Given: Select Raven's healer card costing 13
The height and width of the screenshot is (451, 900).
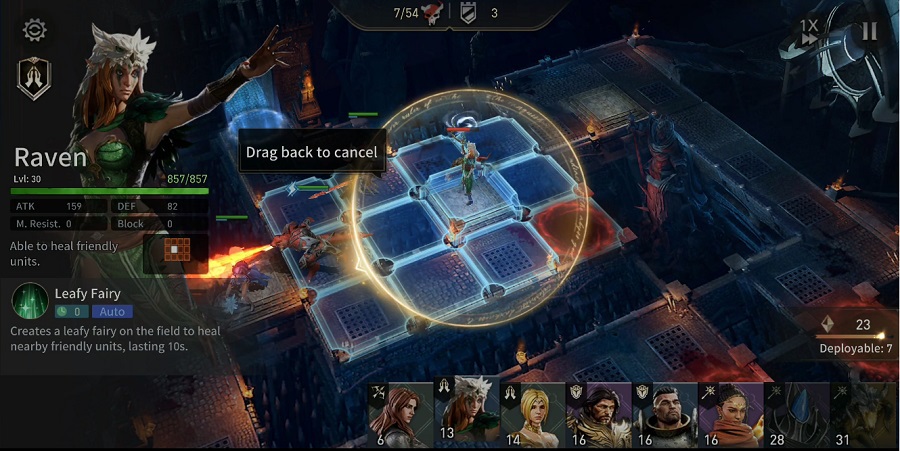Looking at the screenshot, I should tap(465, 410).
